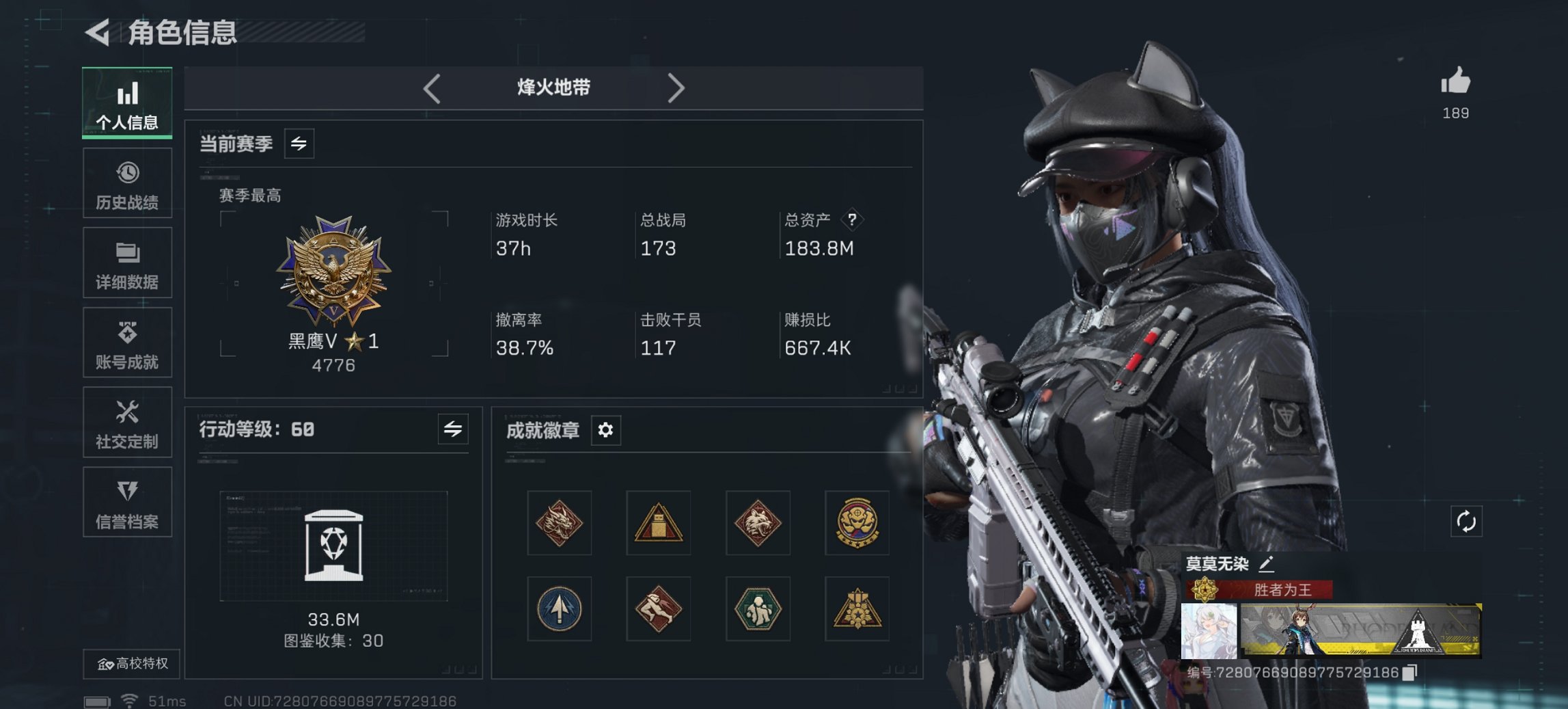Open 社交定制 customization

(127, 423)
